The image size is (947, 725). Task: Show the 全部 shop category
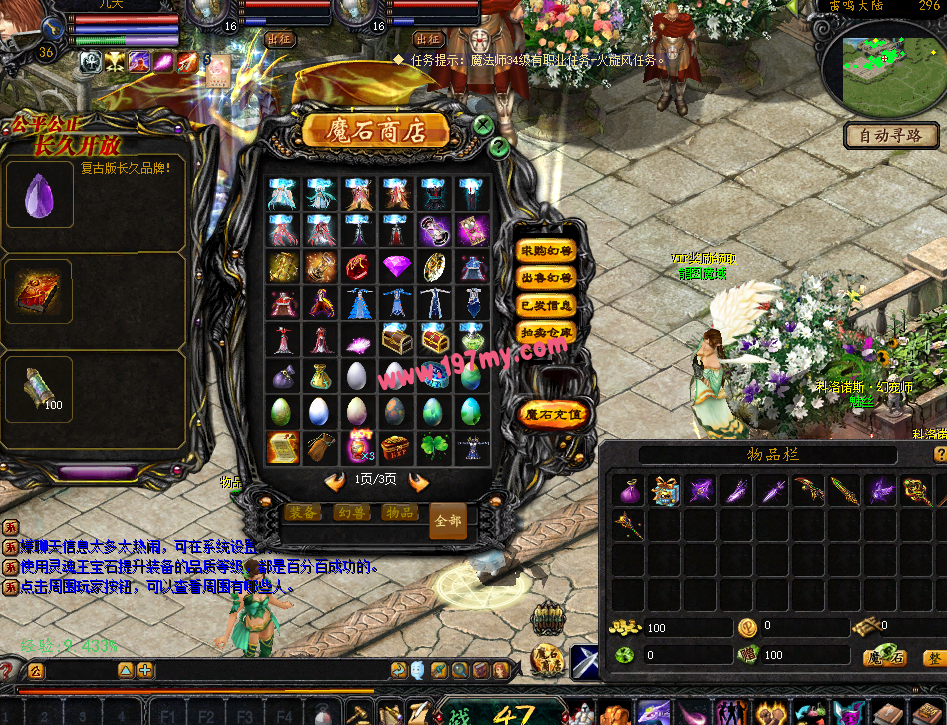pos(447,520)
